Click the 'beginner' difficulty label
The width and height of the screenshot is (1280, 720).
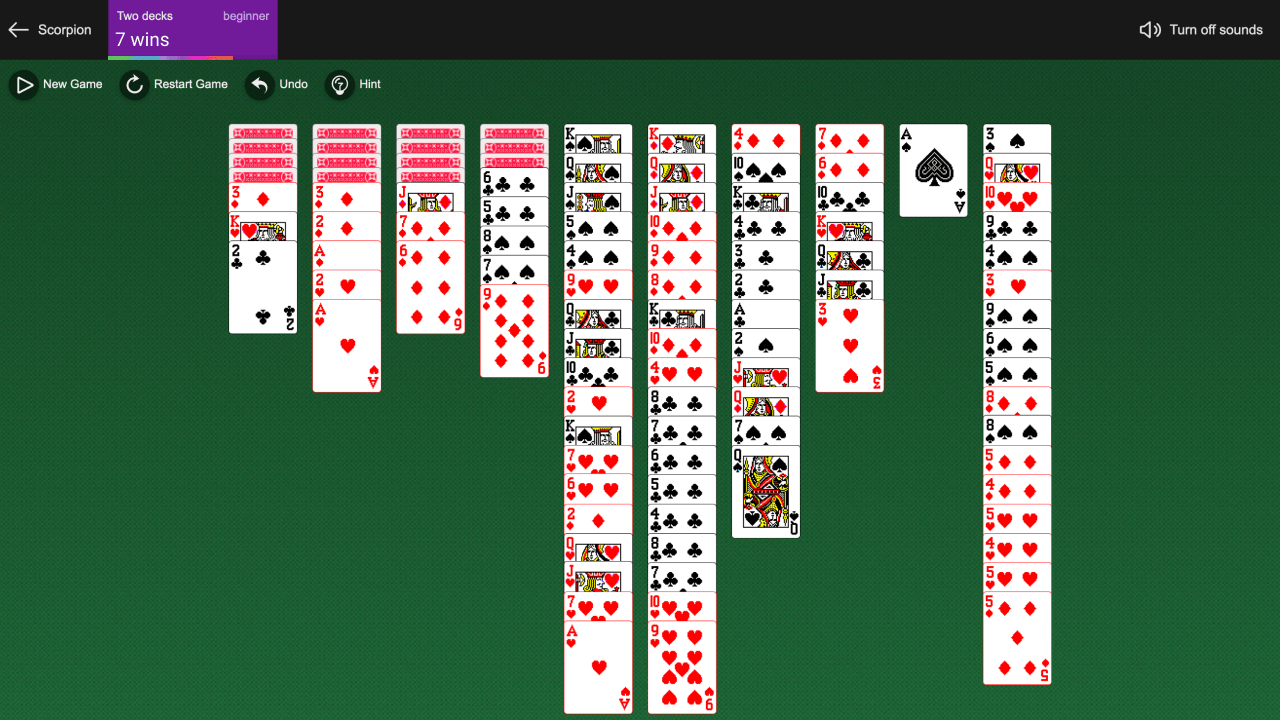click(246, 15)
